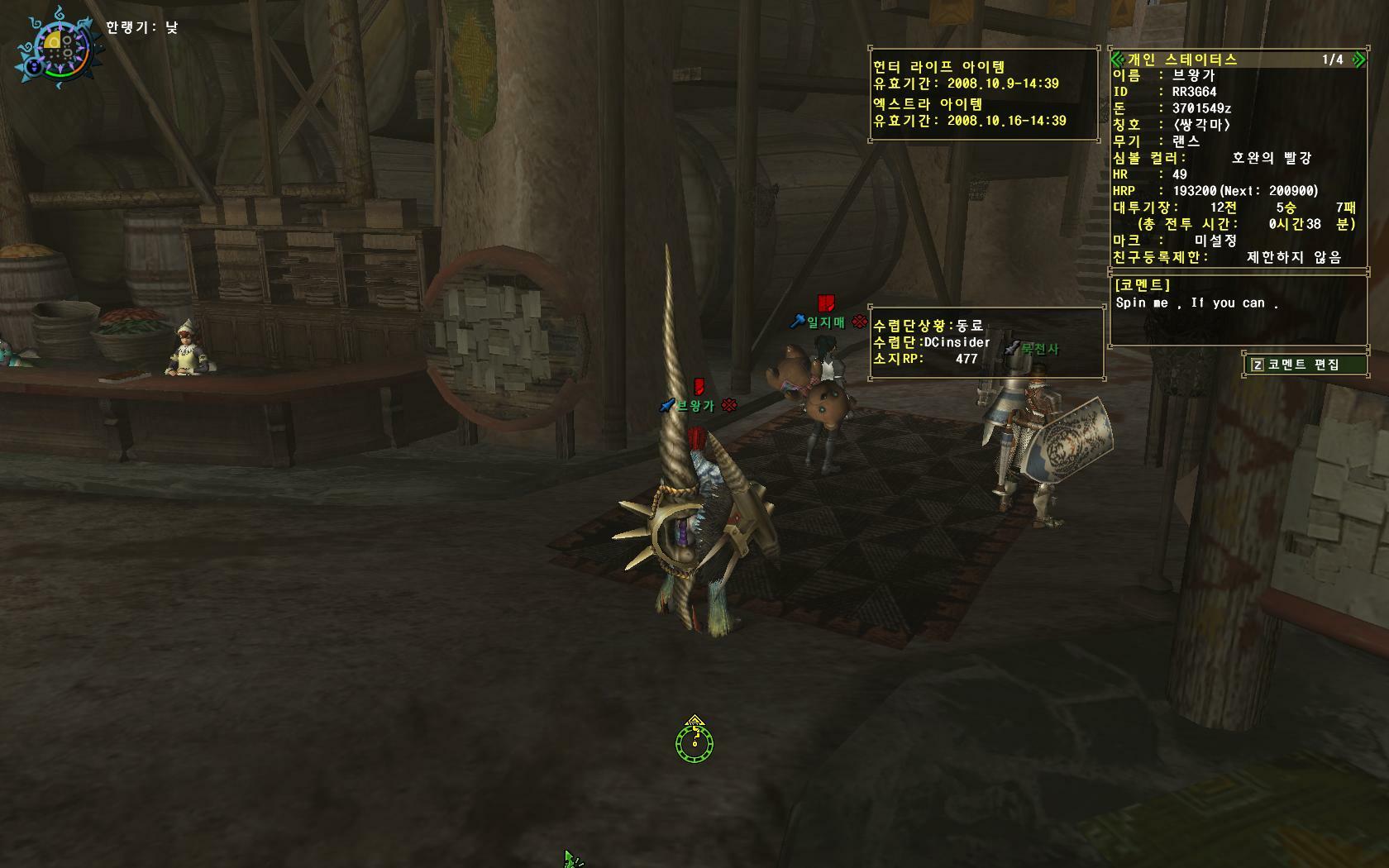Select the 'Spin me , If you can .' comment box
The width and height of the screenshot is (1389, 868).
[x=1238, y=312]
